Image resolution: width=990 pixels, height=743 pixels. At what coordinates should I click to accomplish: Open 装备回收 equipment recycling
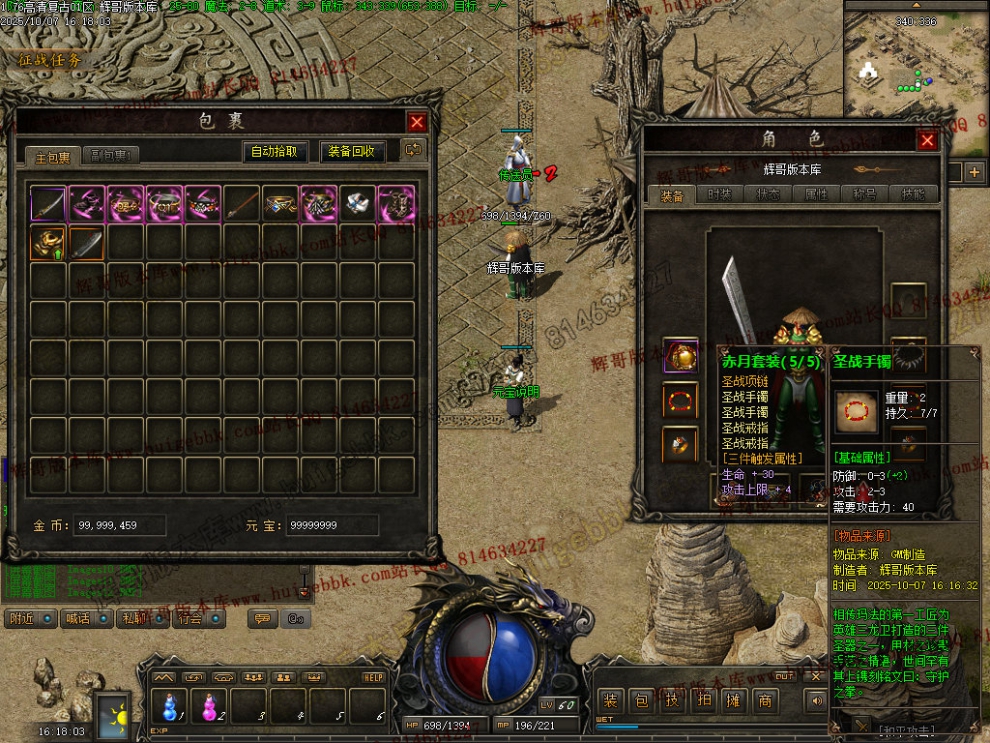pyautogui.click(x=353, y=152)
